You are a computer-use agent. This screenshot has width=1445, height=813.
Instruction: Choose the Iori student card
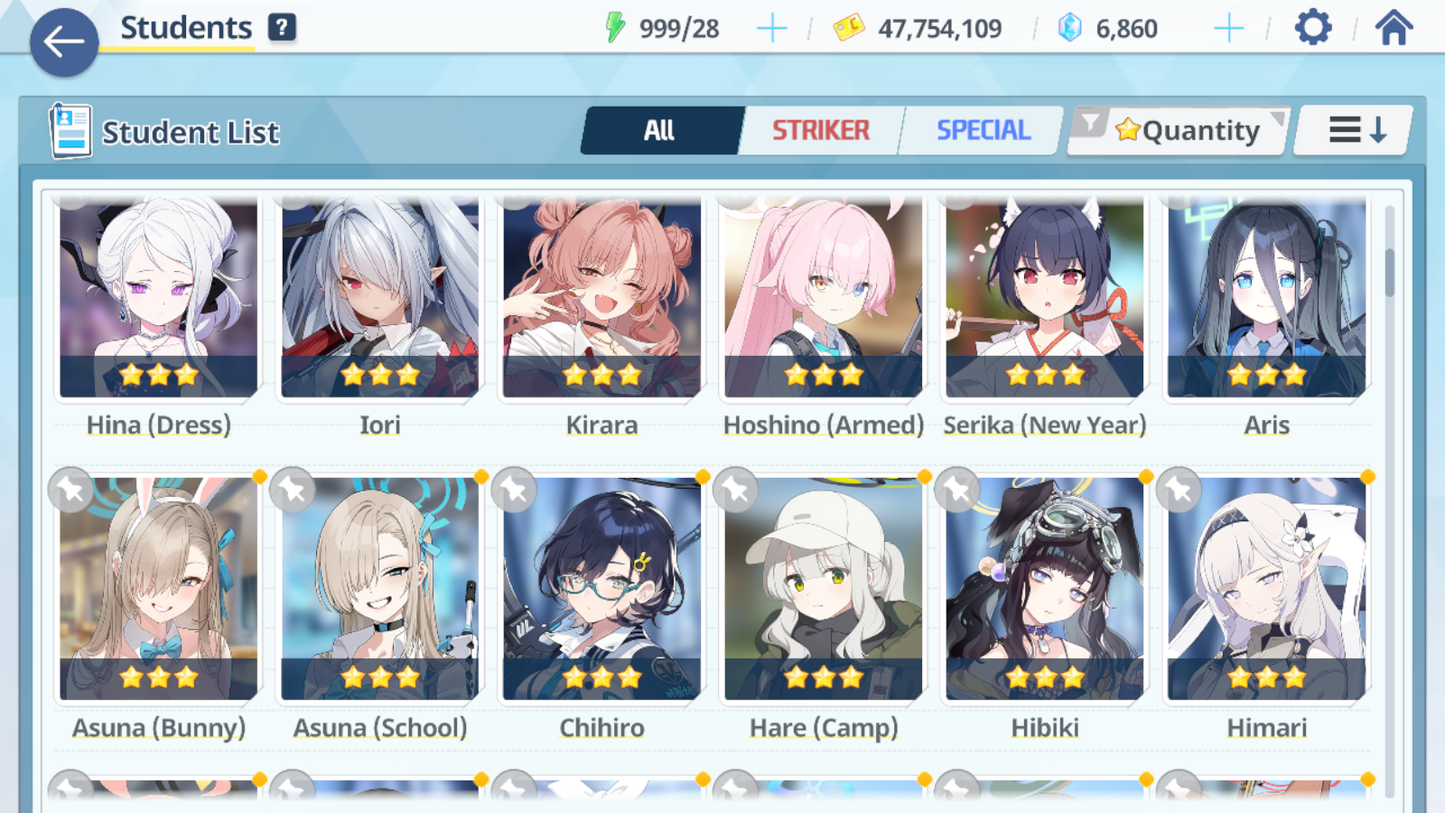tap(380, 300)
